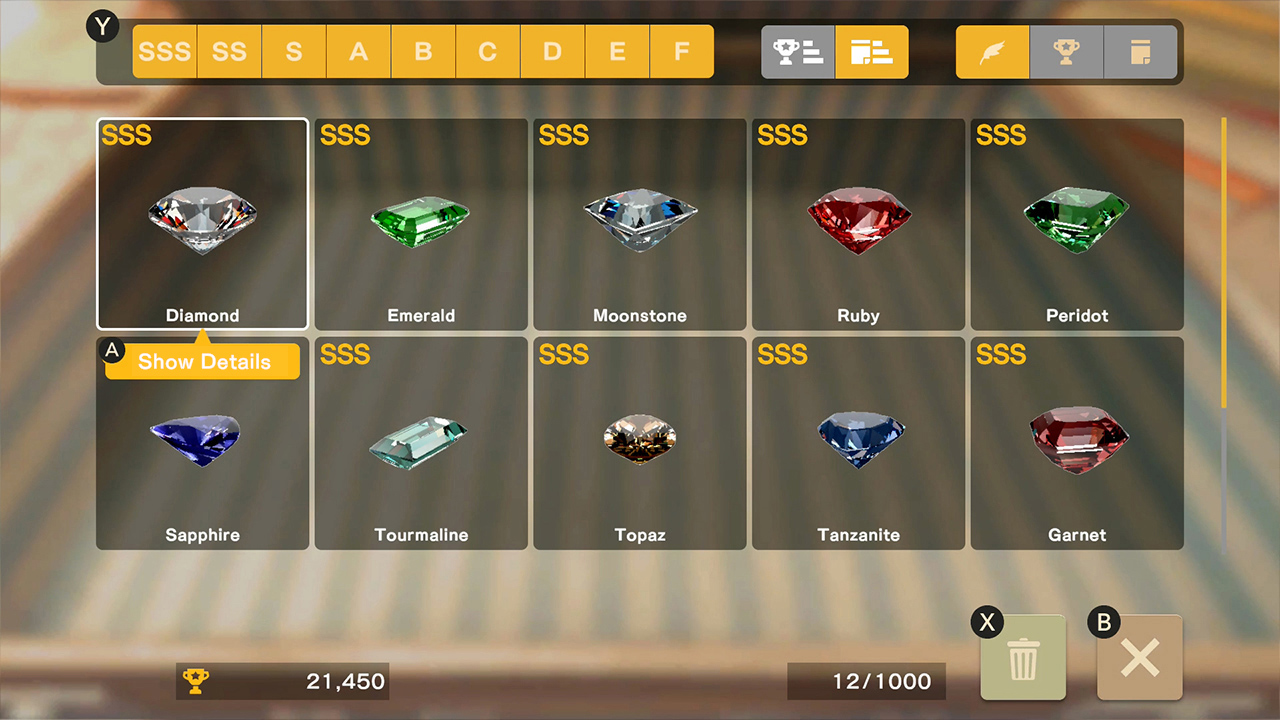Select the A rank filter tab

click(x=358, y=51)
